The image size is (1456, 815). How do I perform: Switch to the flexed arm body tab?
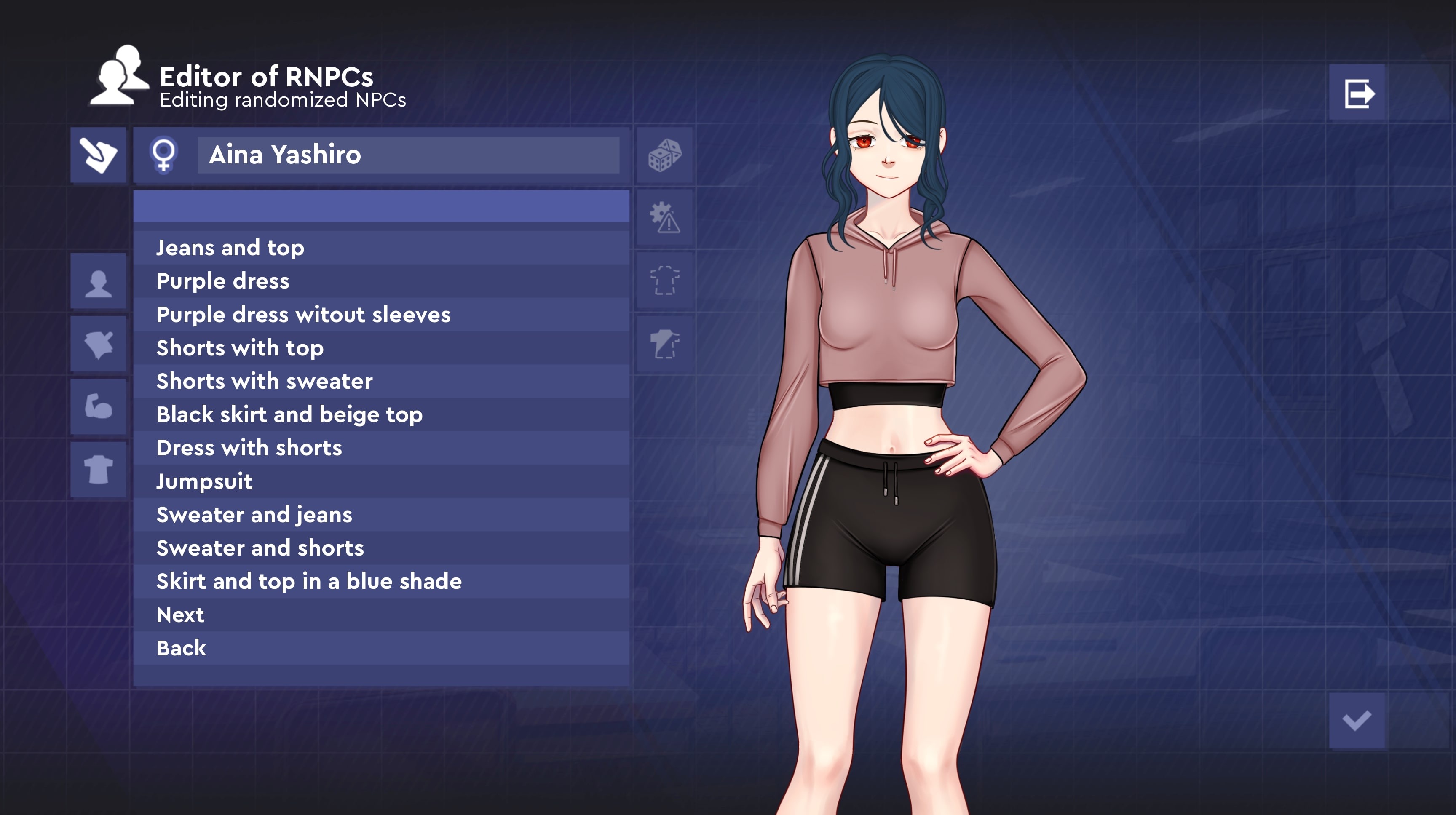(98, 406)
